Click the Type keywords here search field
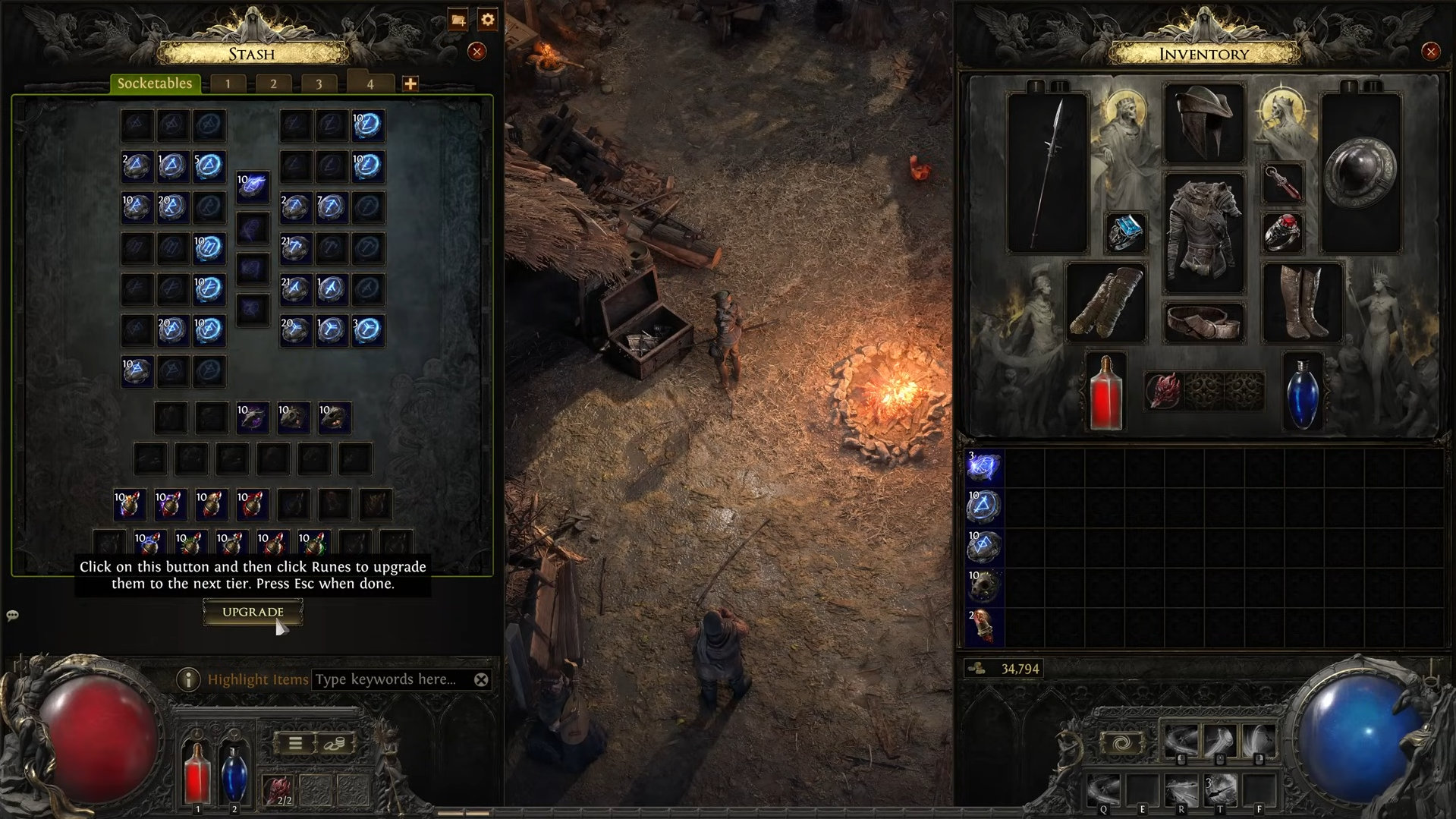Image resolution: width=1456 pixels, height=819 pixels. [388, 679]
